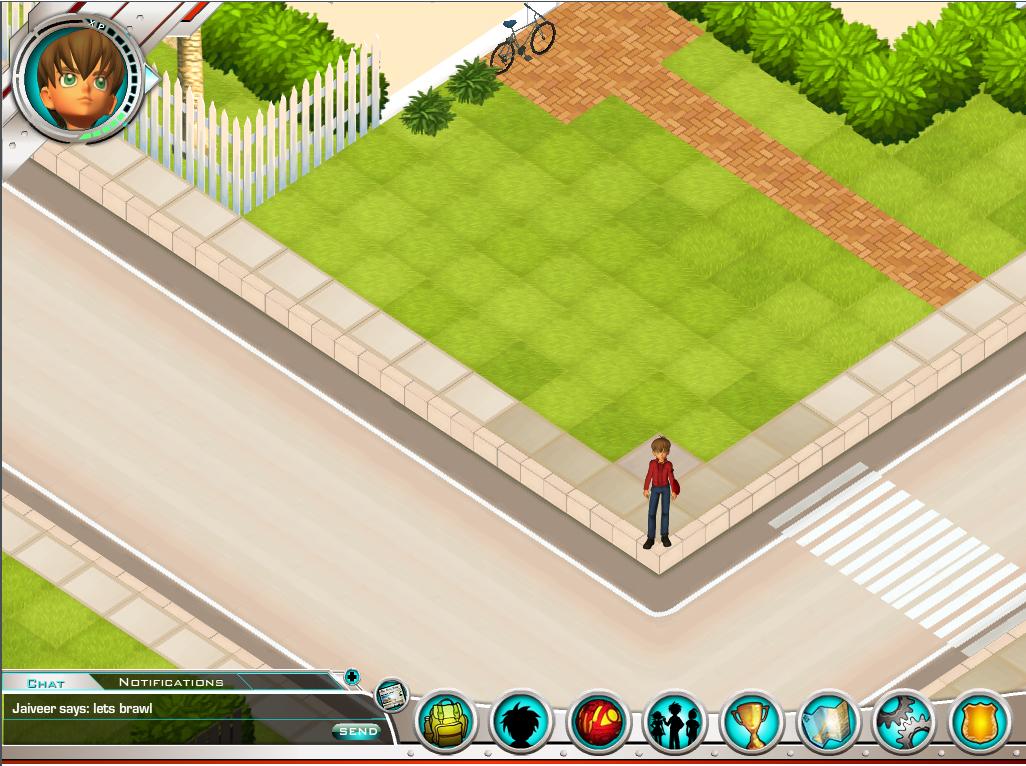Image resolution: width=1026 pixels, height=766 pixels.
Task: Open the gear settings icon
Action: [x=904, y=722]
